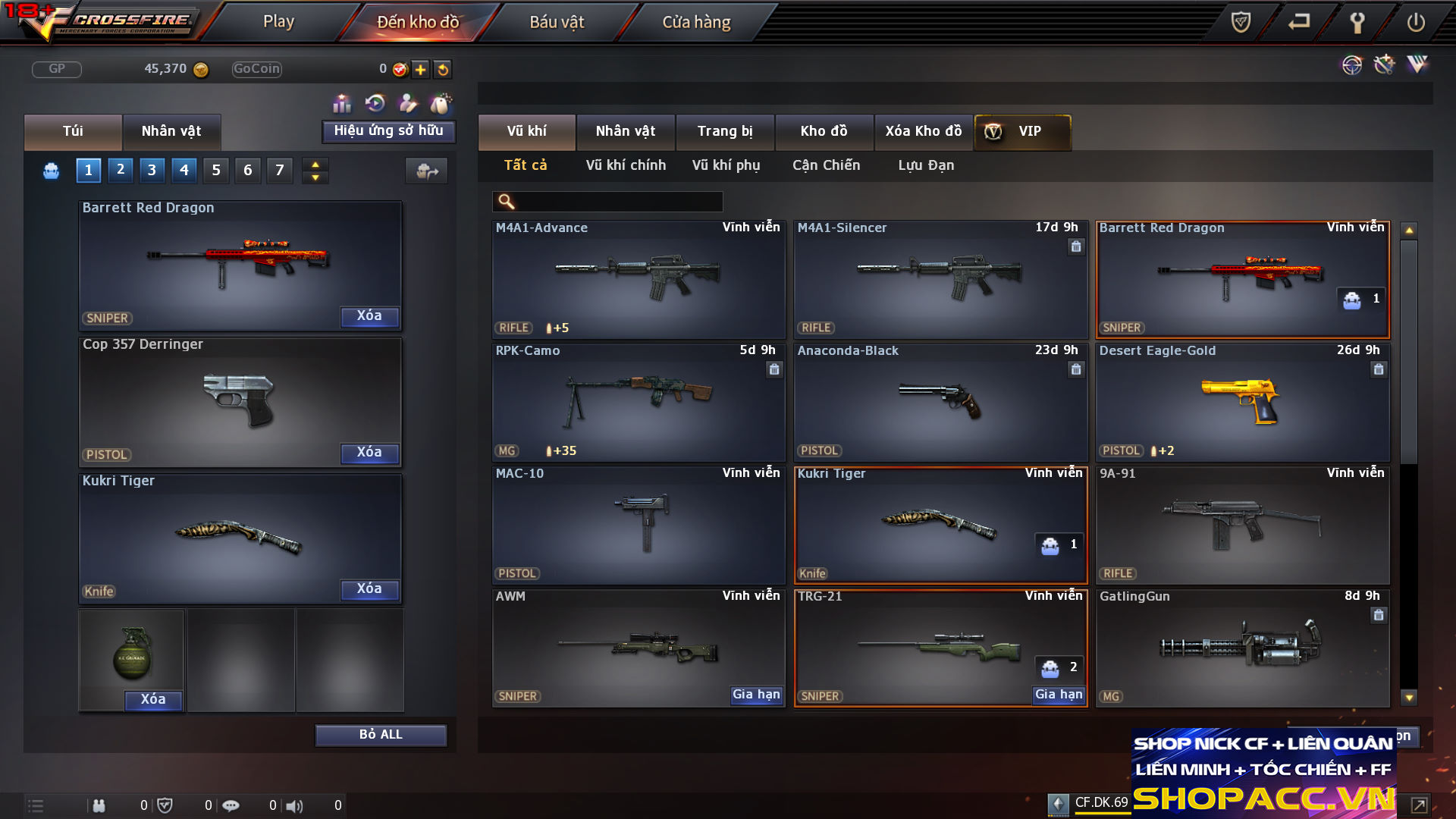Click the Hiệu ứng sở hữu button
The width and height of the screenshot is (1456, 819).
coord(388,131)
